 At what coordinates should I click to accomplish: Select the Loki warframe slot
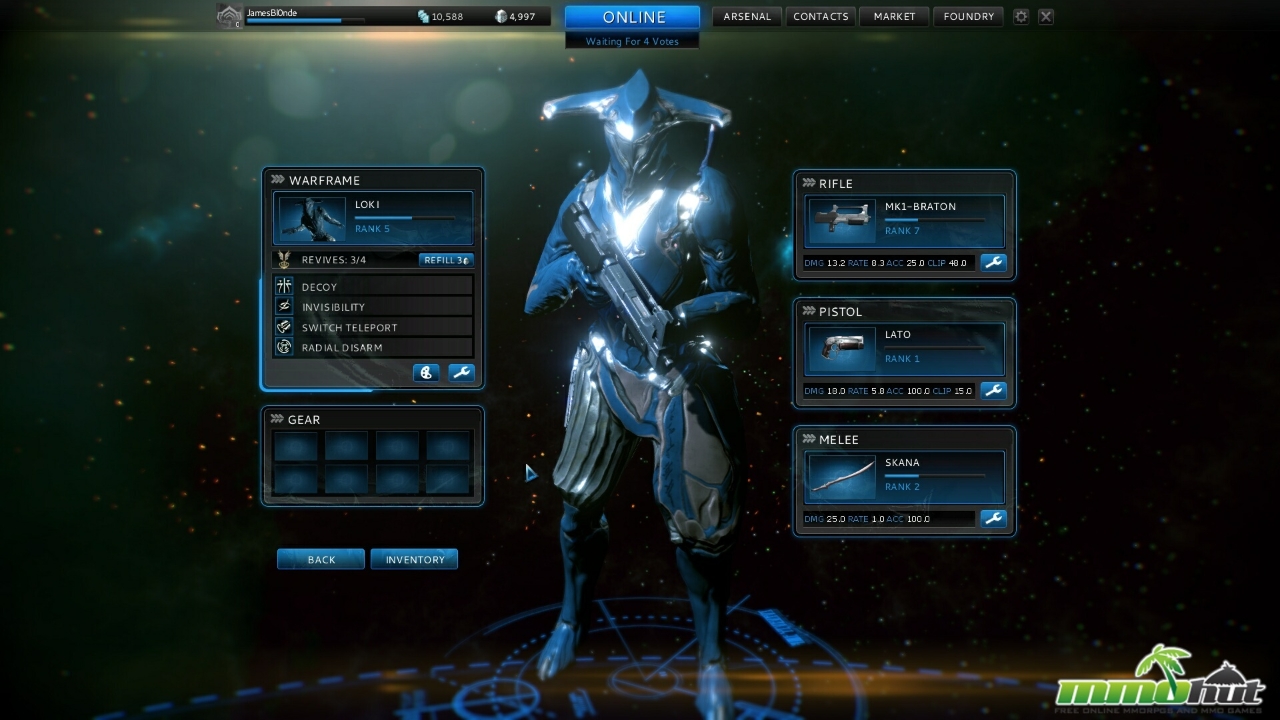point(373,219)
